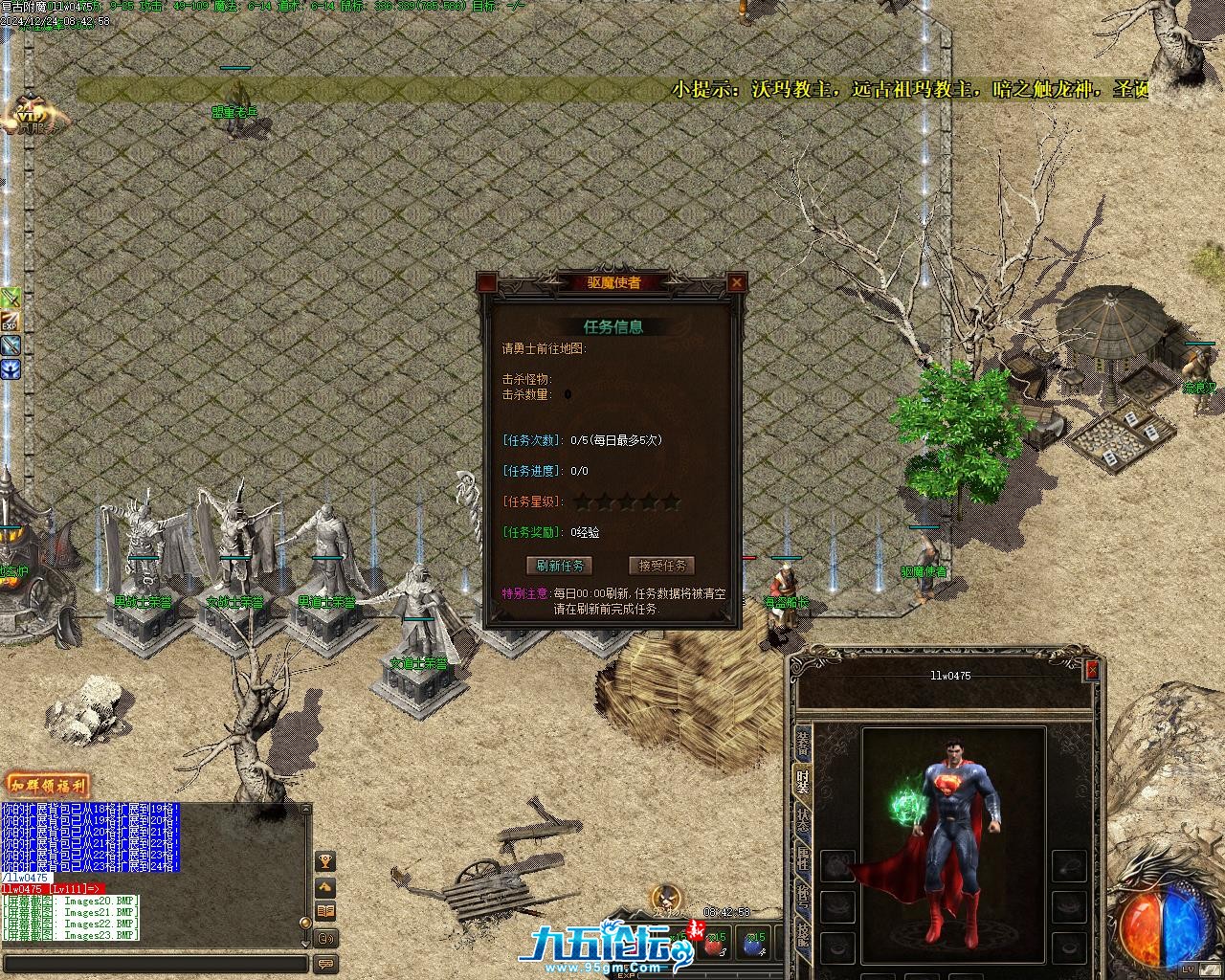The image size is (1225, 980).
Task: Open the 技能 skills tab
Action: click(802, 934)
